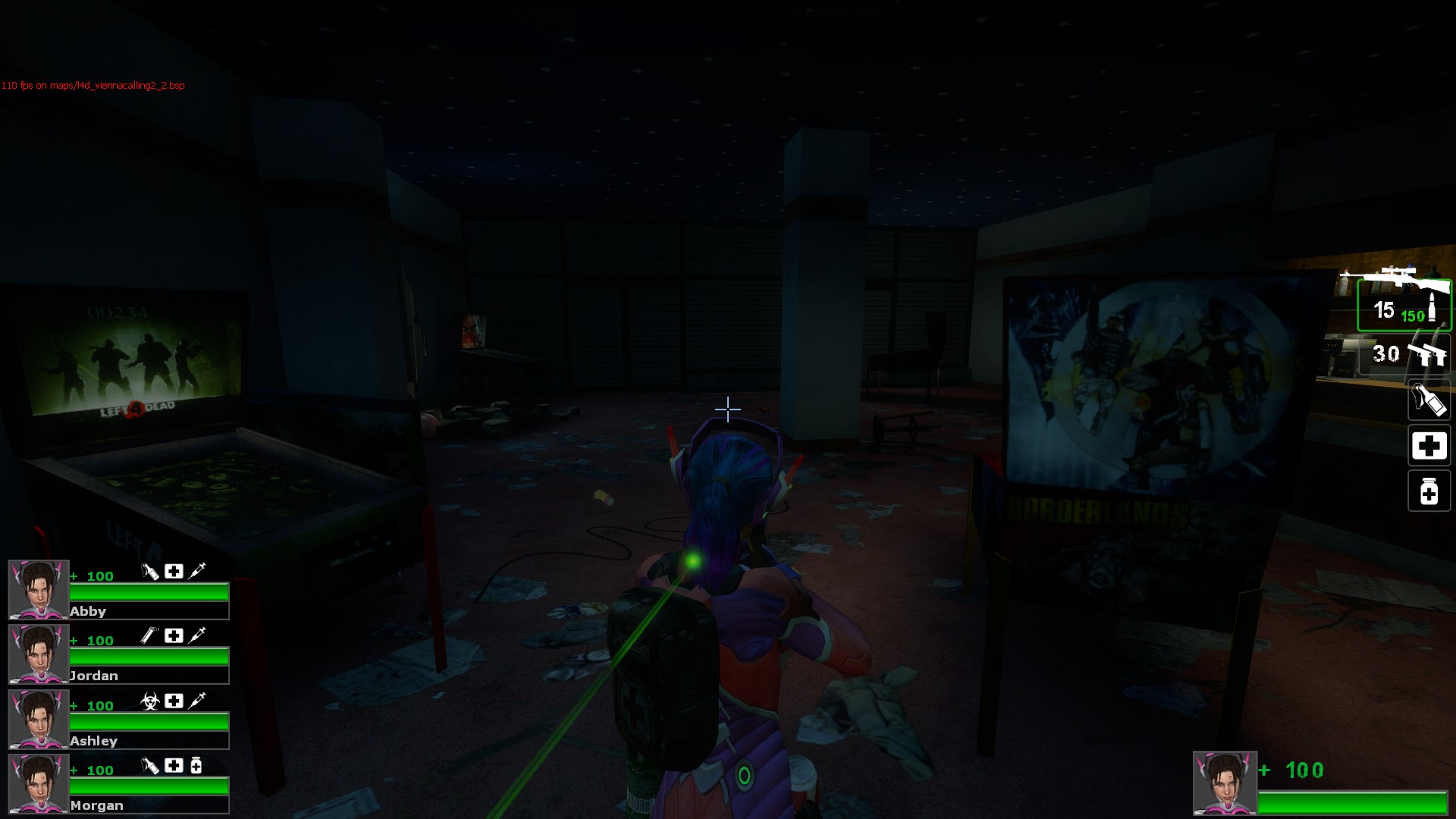Choose Morgan's teammate portrait
This screenshot has height=819, width=1456.
coord(39,783)
